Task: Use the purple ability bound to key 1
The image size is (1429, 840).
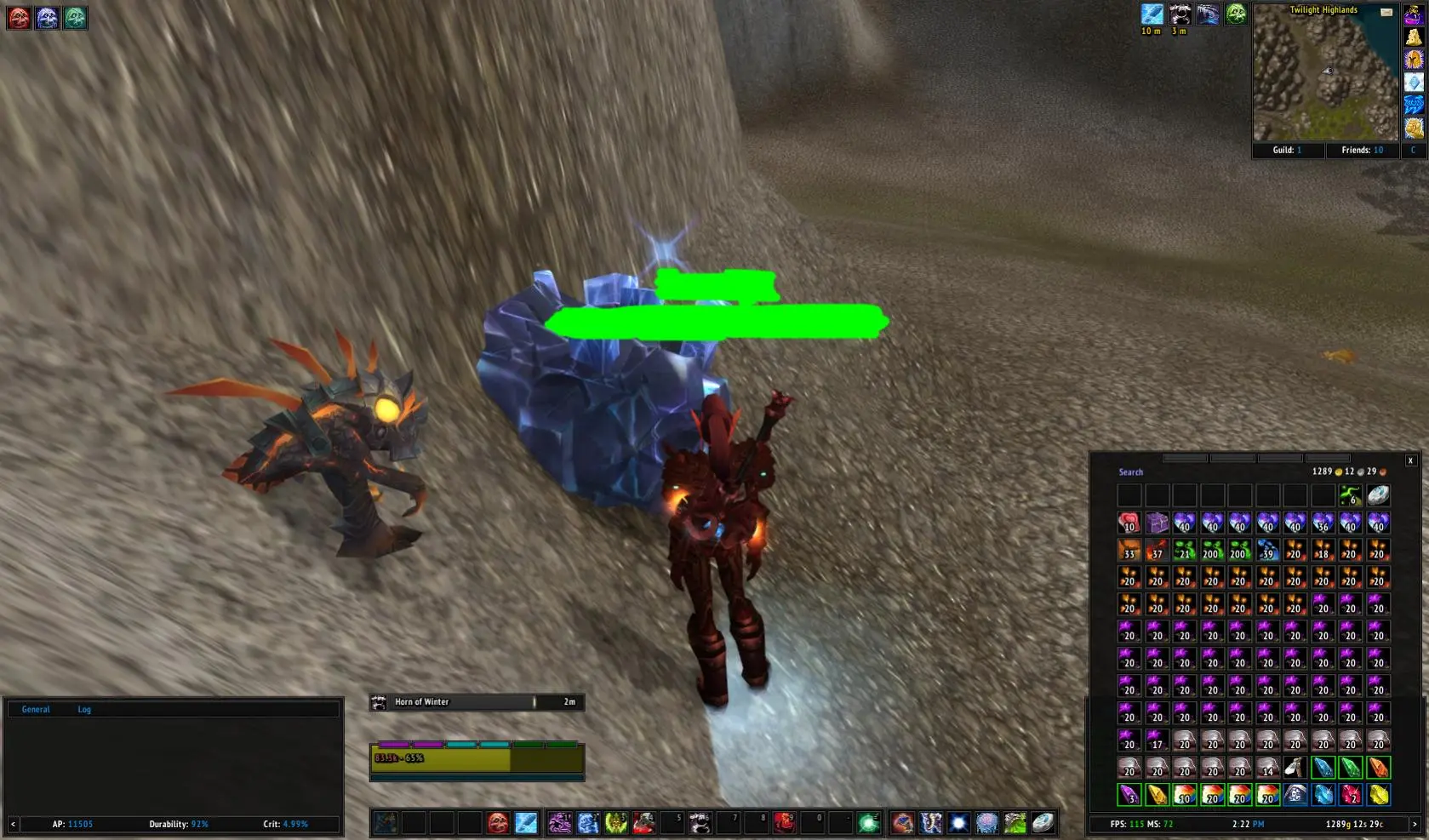Action: pos(559,823)
